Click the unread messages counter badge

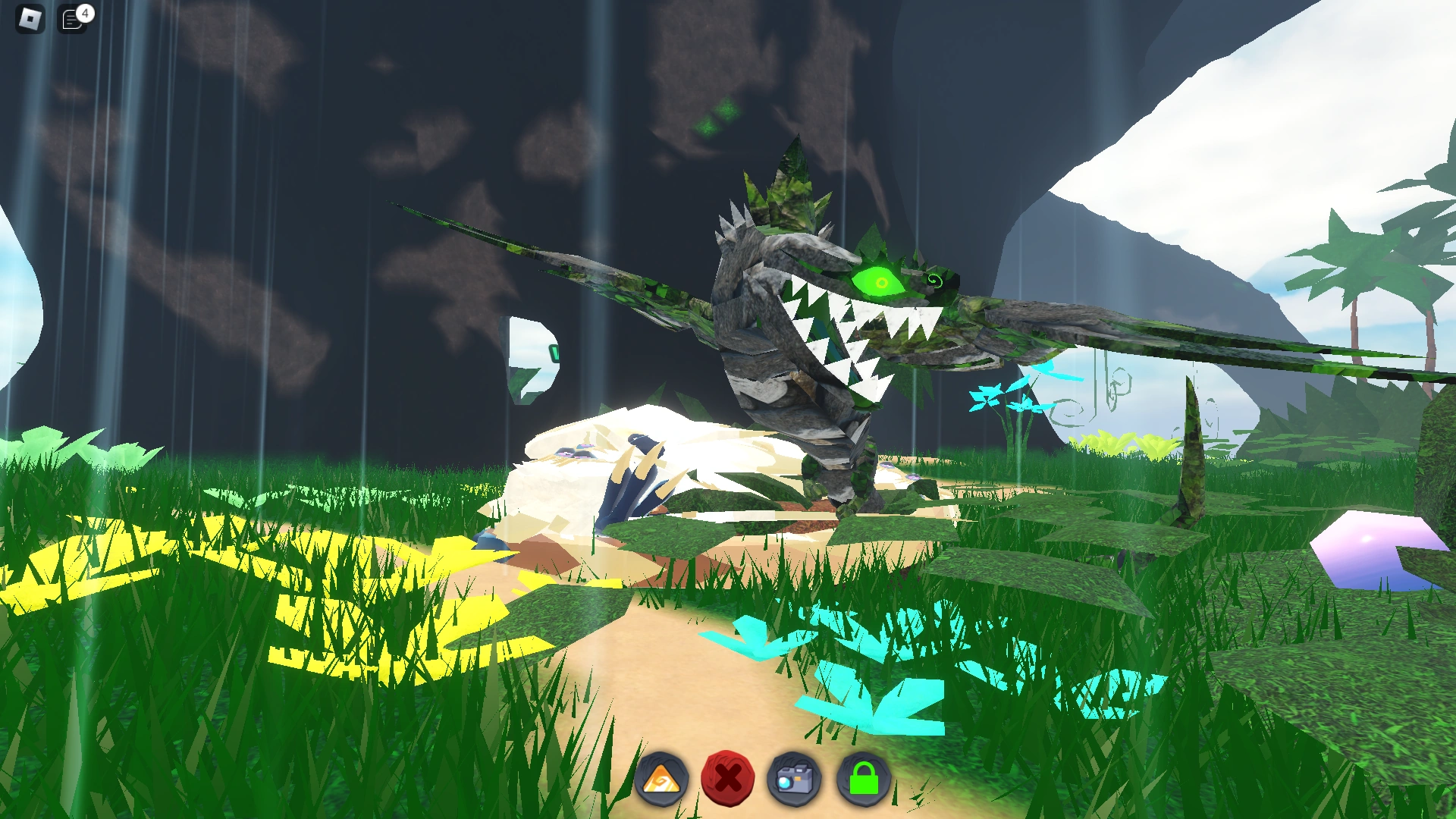(x=85, y=11)
